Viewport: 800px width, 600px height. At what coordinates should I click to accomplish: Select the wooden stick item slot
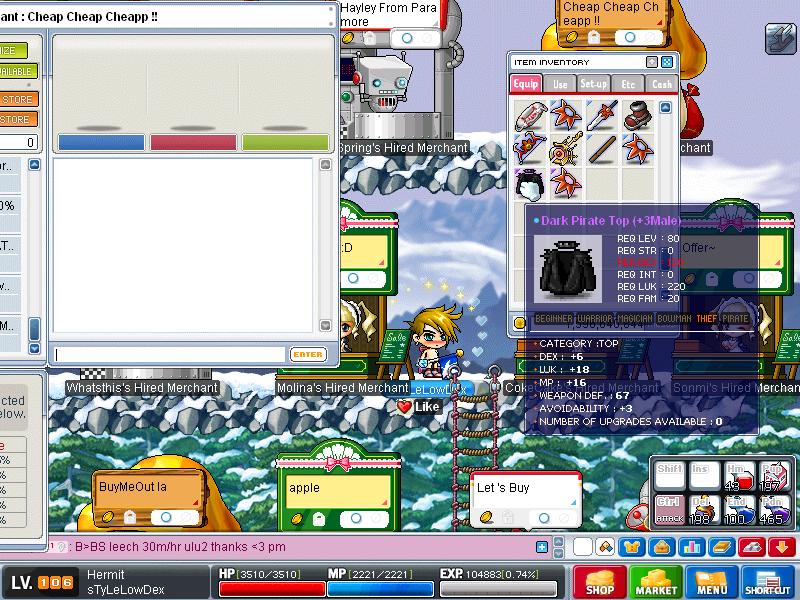point(601,150)
